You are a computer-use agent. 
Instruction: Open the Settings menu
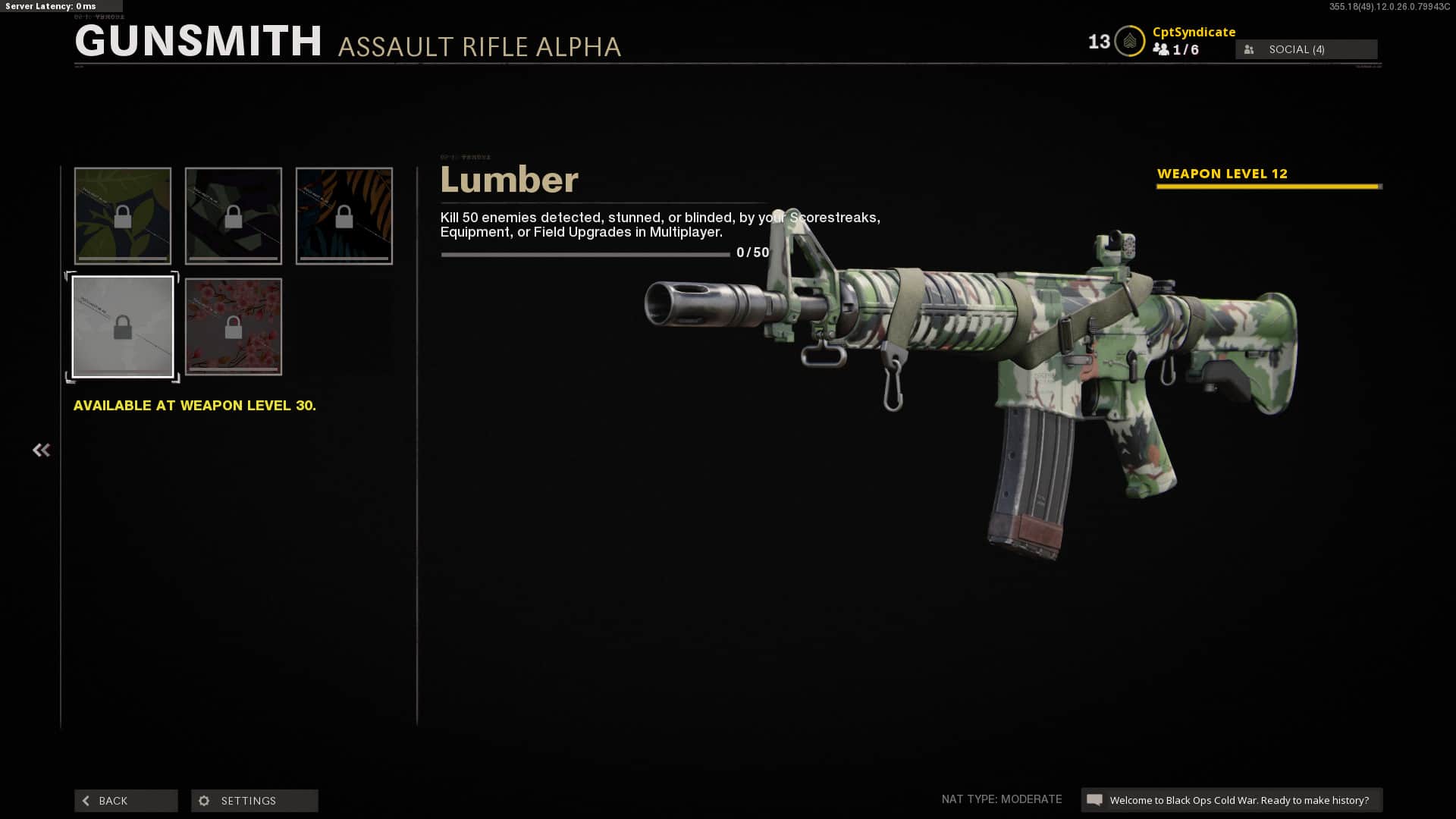tap(254, 801)
